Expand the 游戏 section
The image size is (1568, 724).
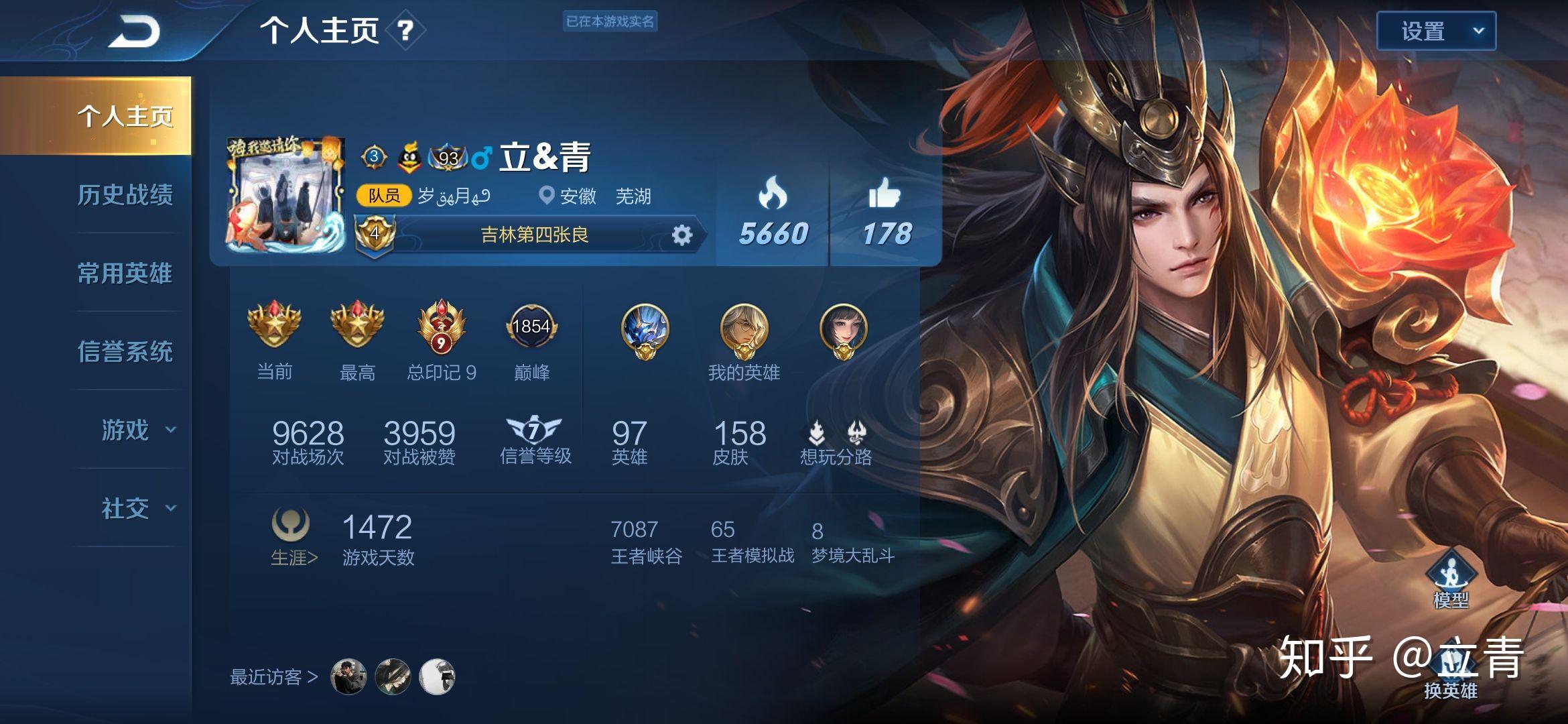(137, 430)
